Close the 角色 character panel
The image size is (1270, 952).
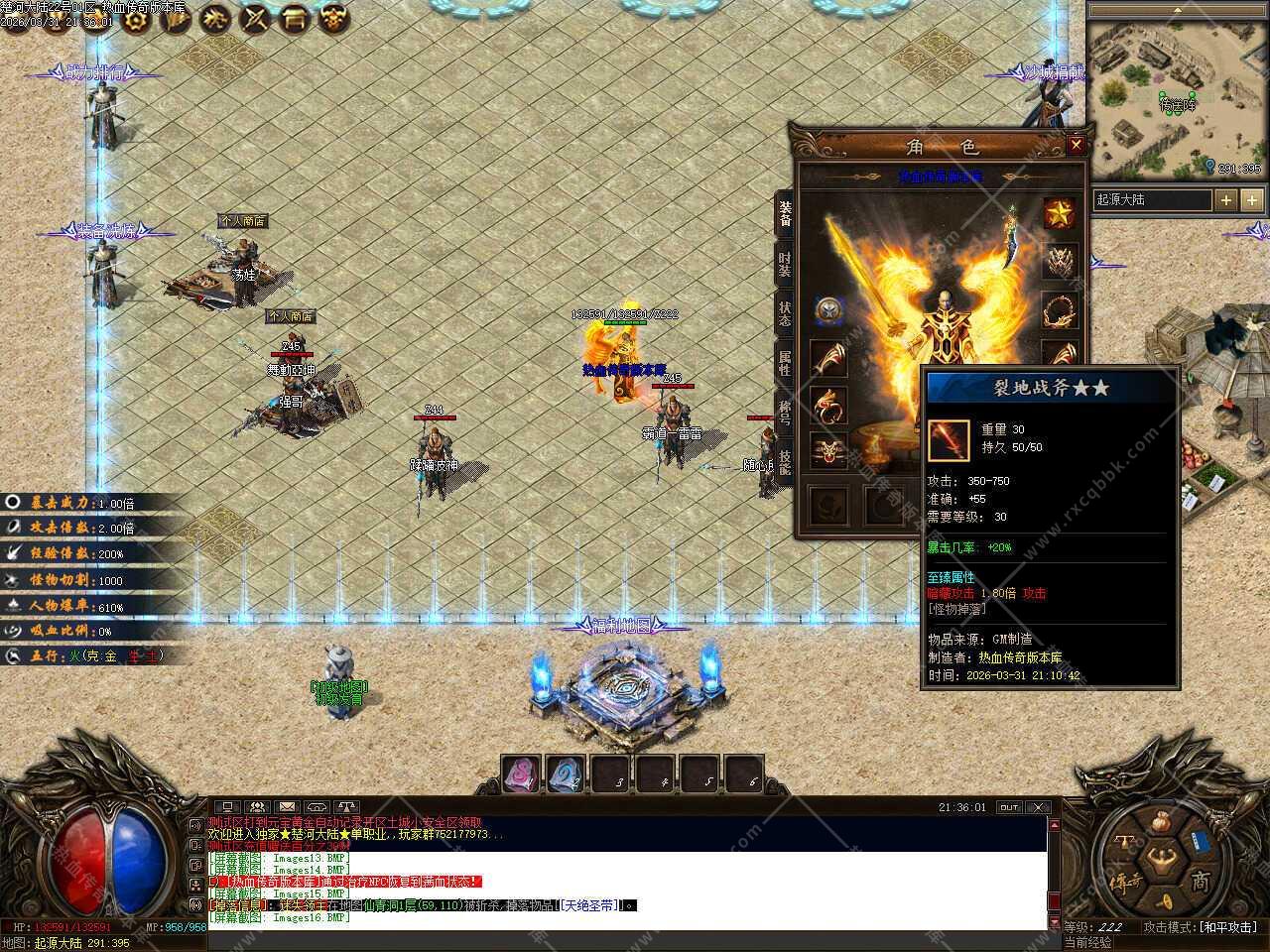(x=1076, y=146)
